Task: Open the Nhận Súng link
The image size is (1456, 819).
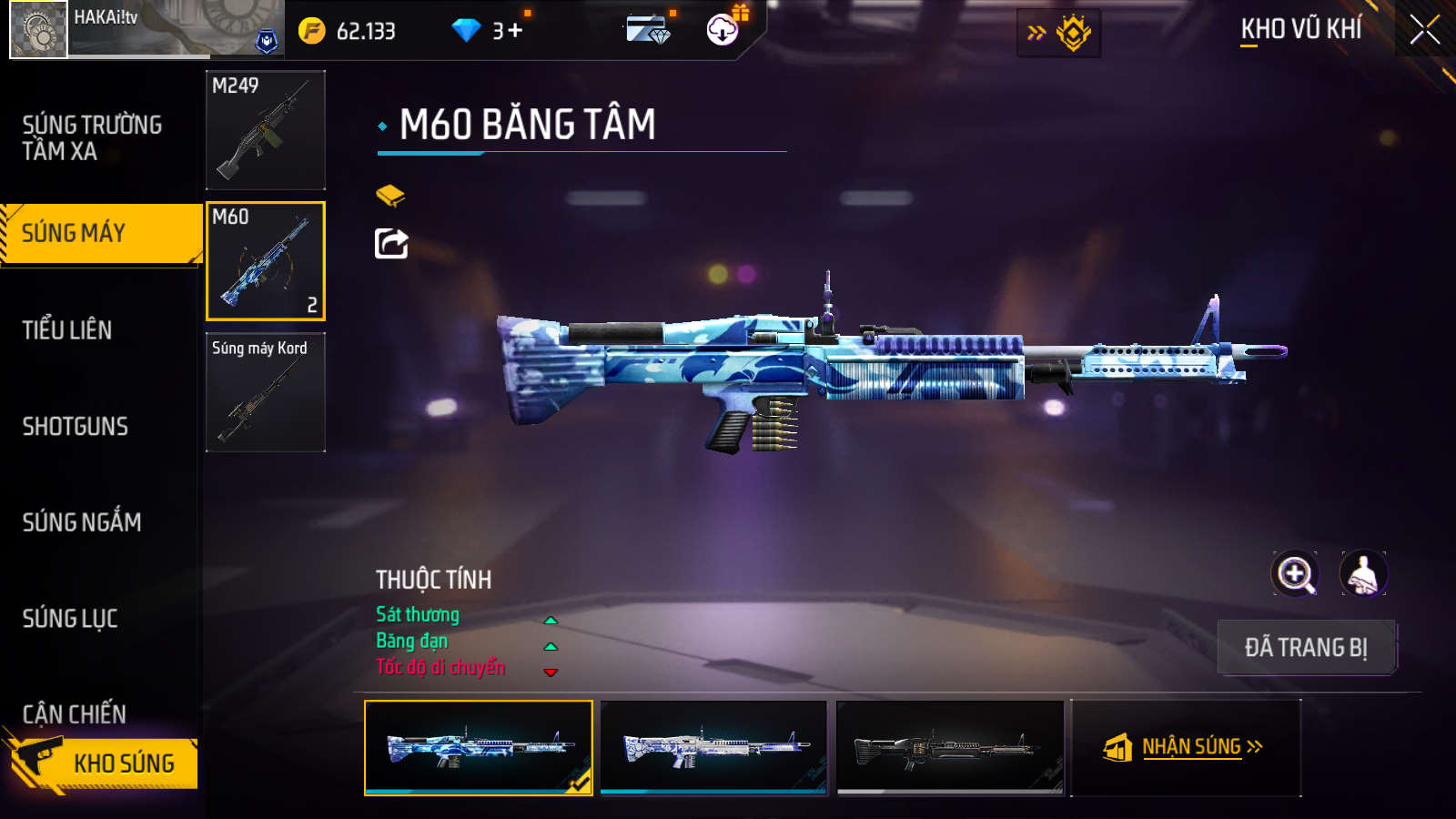Action: (1185, 747)
